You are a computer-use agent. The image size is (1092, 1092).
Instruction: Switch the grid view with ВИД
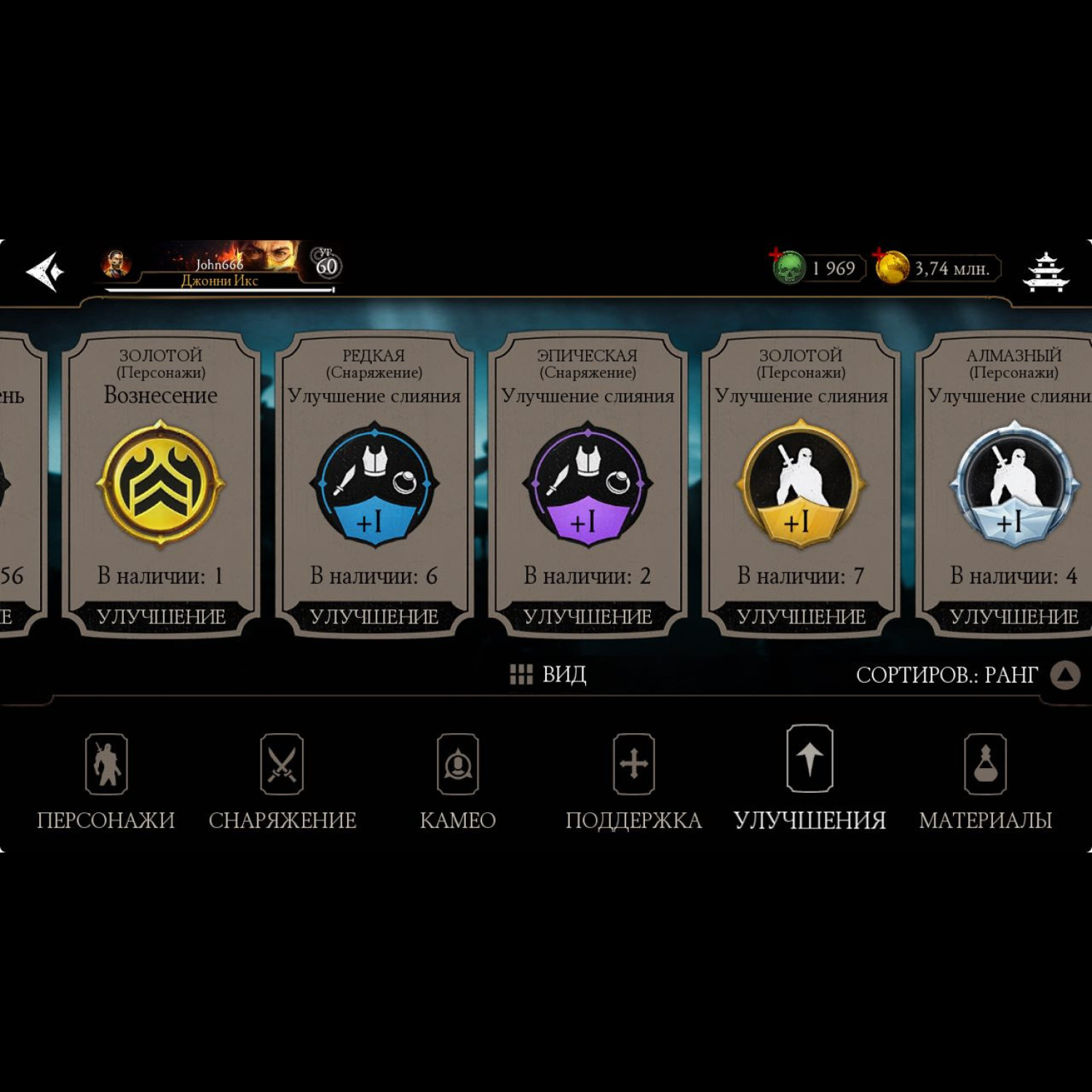548,675
